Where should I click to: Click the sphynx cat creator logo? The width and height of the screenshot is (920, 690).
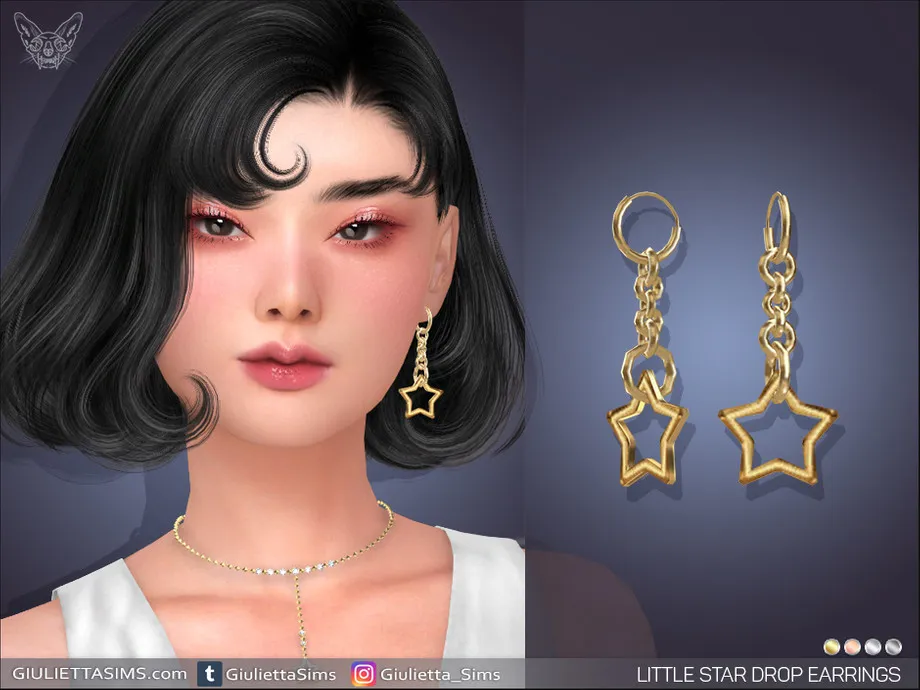48,40
